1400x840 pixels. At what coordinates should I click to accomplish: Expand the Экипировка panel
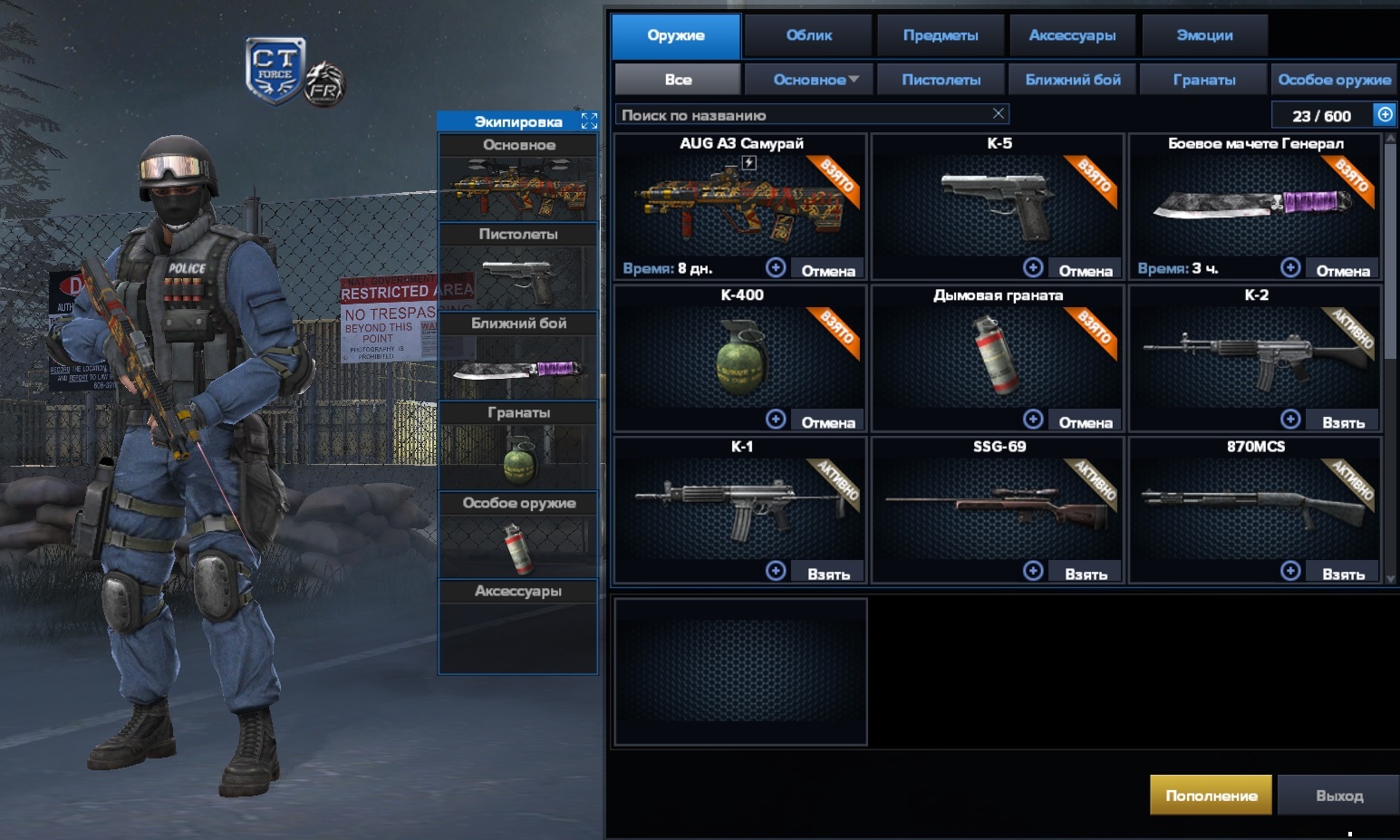[x=589, y=121]
